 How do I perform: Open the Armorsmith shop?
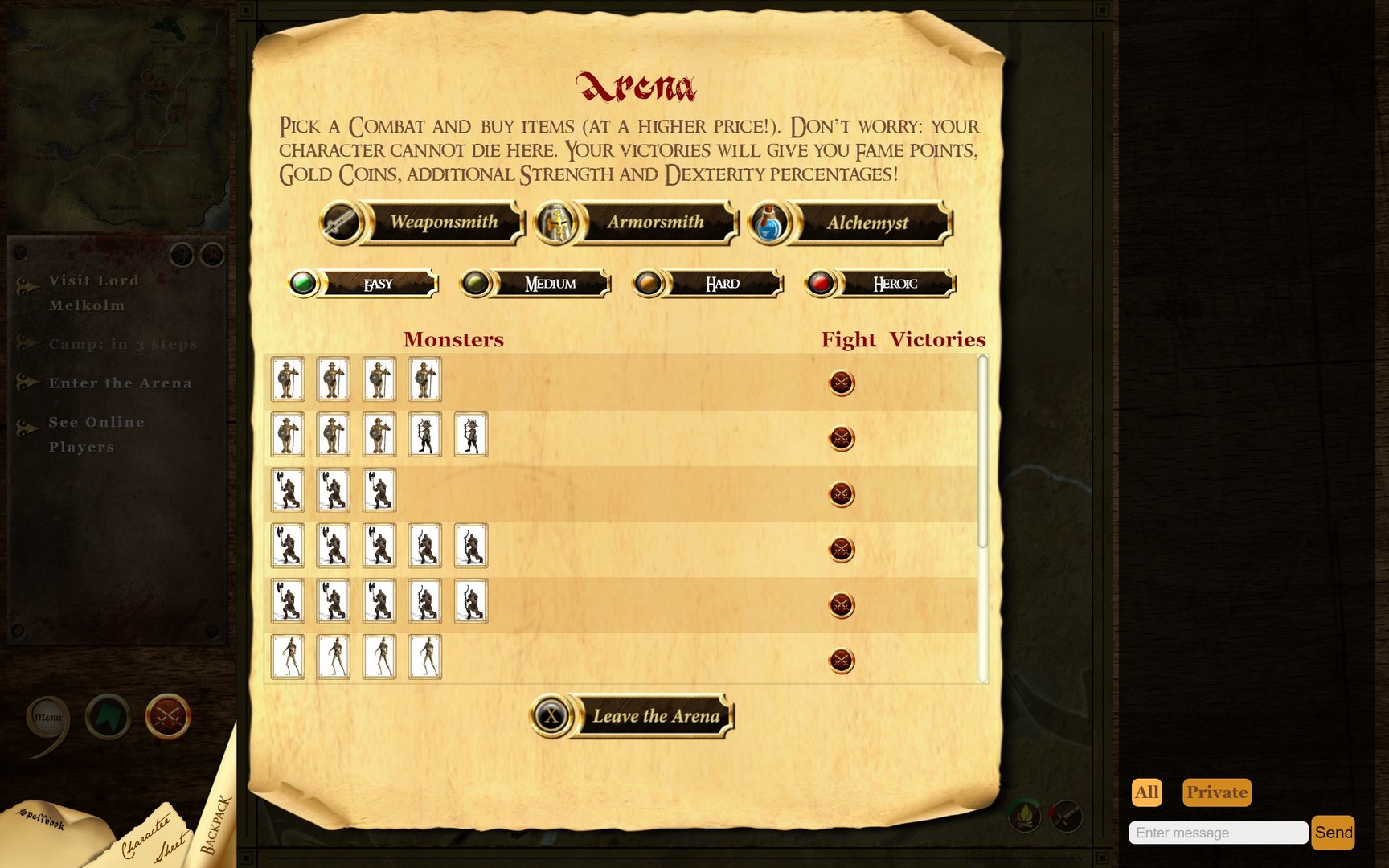(x=655, y=222)
